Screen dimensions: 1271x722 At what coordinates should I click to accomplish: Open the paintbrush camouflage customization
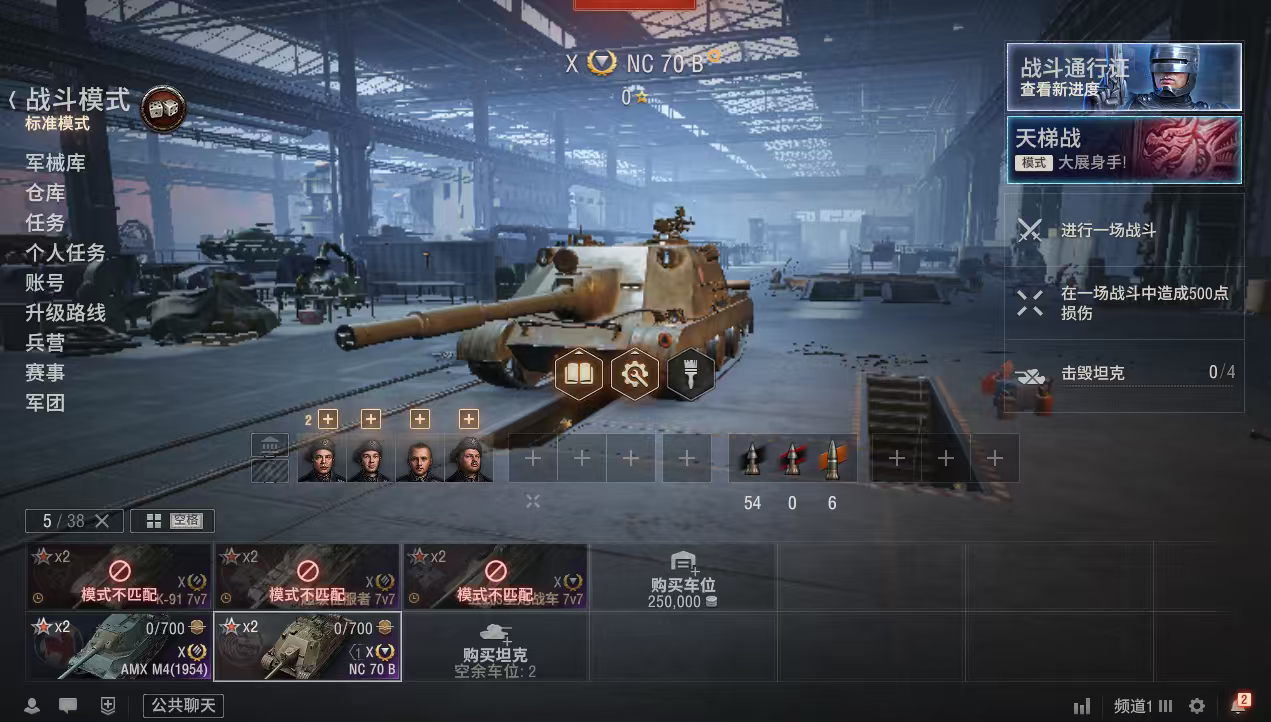pos(690,374)
